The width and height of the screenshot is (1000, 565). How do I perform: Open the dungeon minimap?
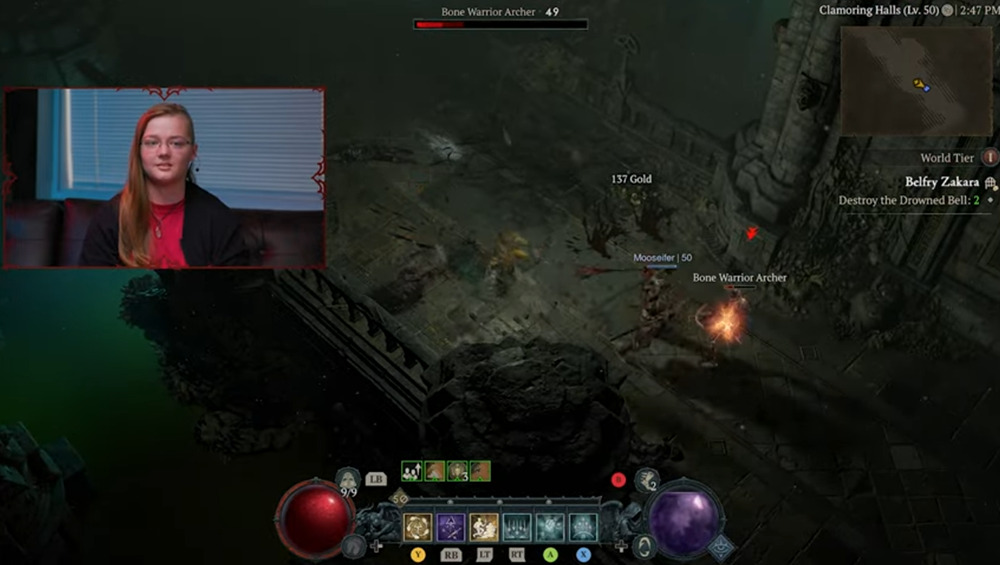(916, 80)
